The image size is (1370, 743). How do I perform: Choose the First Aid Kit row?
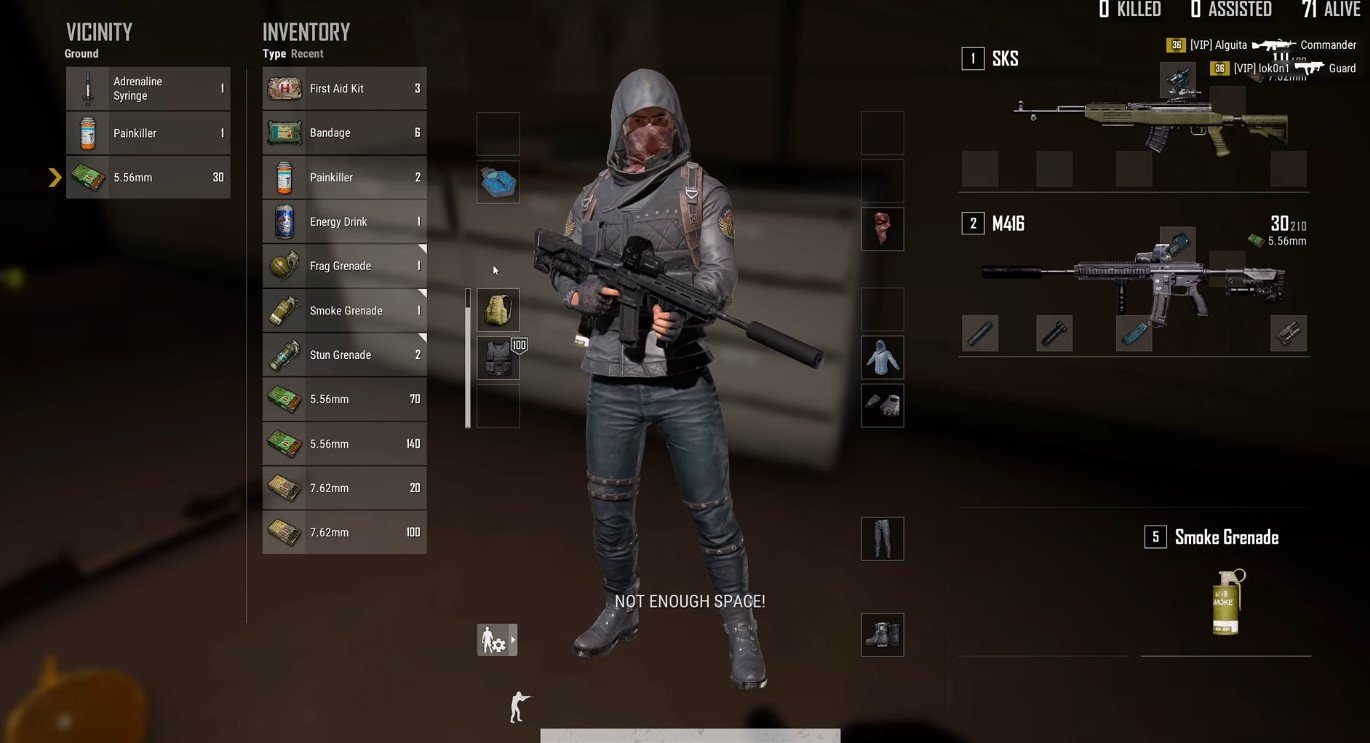coord(345,89)
